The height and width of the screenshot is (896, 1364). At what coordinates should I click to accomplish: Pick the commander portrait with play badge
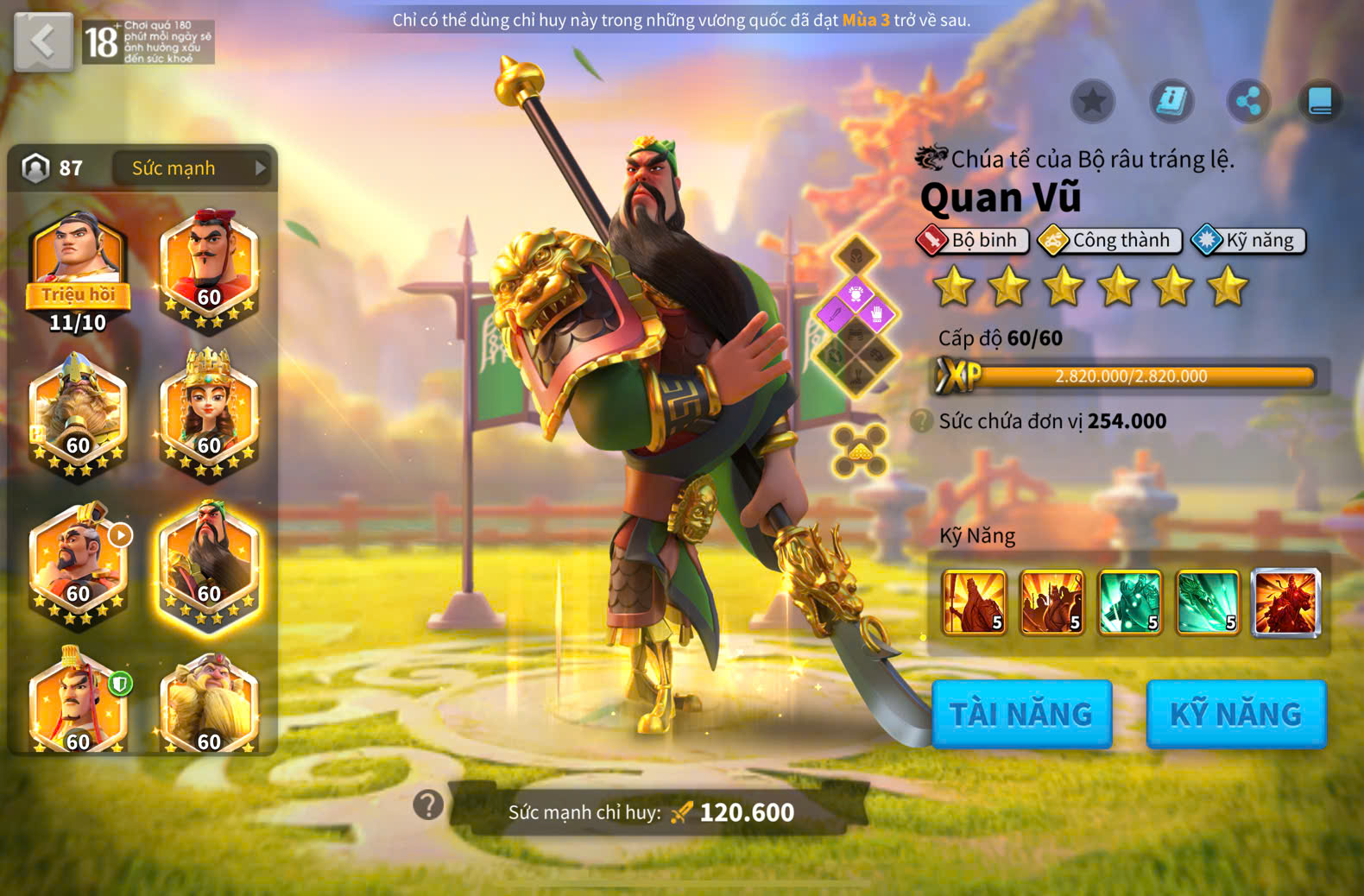(x=78, y=565)
